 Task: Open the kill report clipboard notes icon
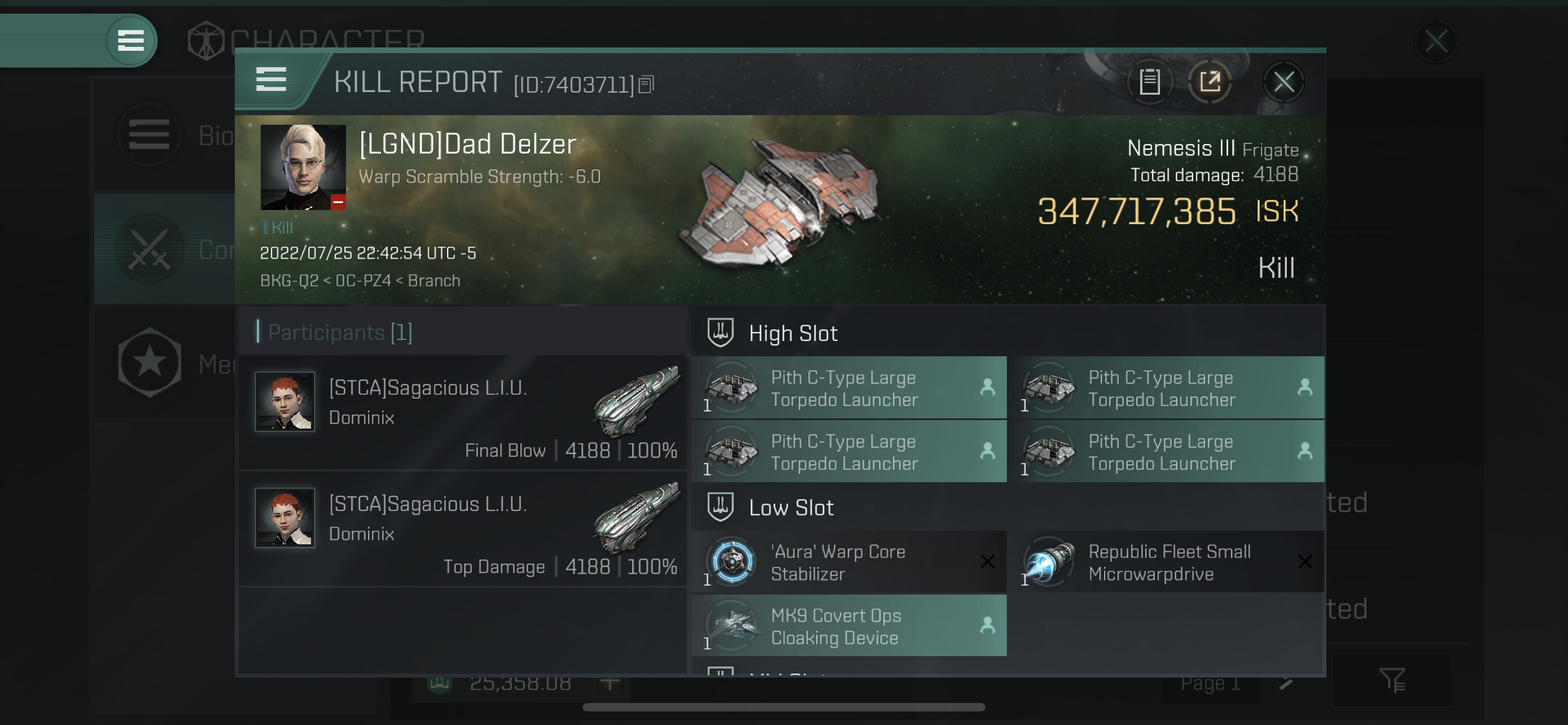1149,81
